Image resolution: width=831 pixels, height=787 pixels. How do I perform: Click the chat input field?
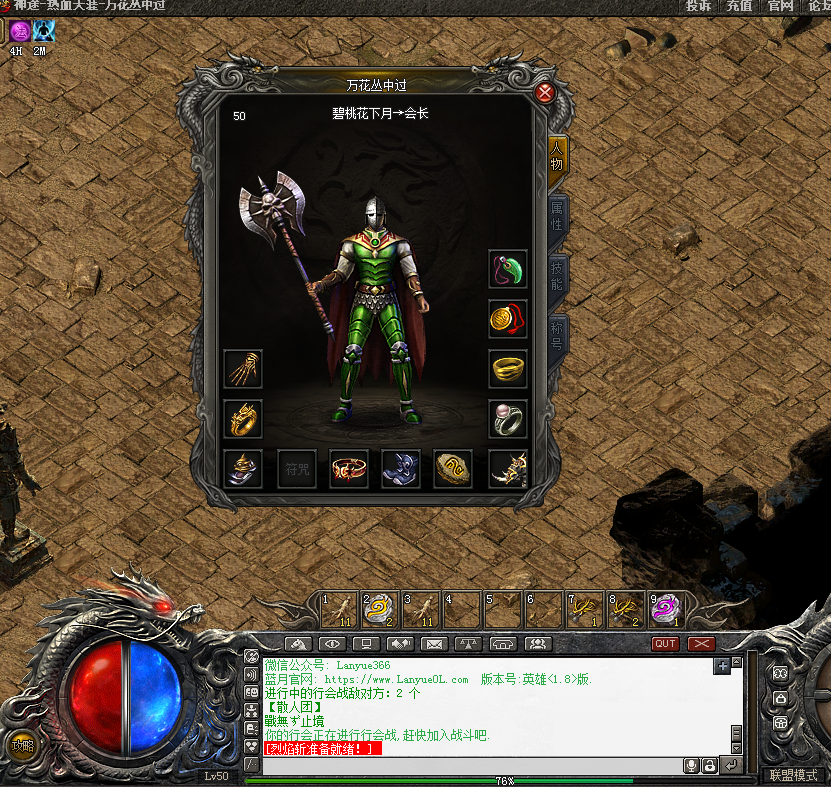point(470,765)
